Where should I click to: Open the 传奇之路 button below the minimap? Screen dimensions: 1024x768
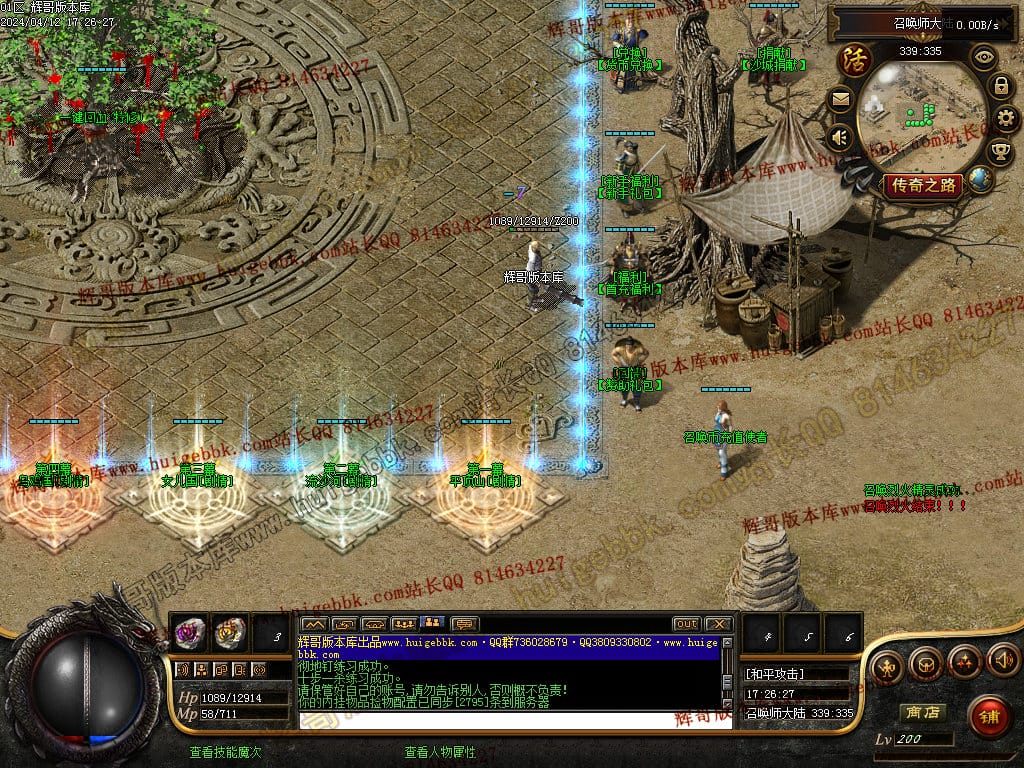click(922, 185)
